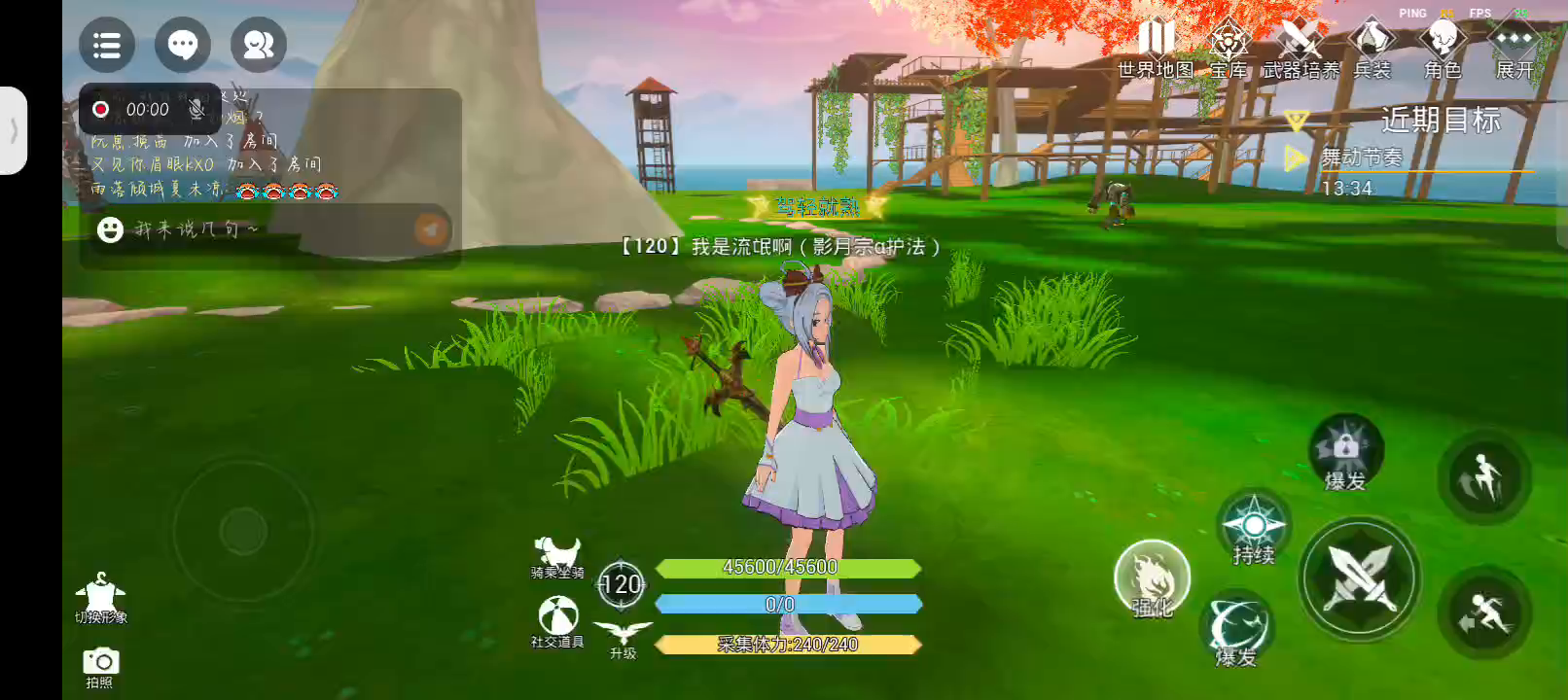Open the friends icon

pyautogui.click(x=259, y=45)
